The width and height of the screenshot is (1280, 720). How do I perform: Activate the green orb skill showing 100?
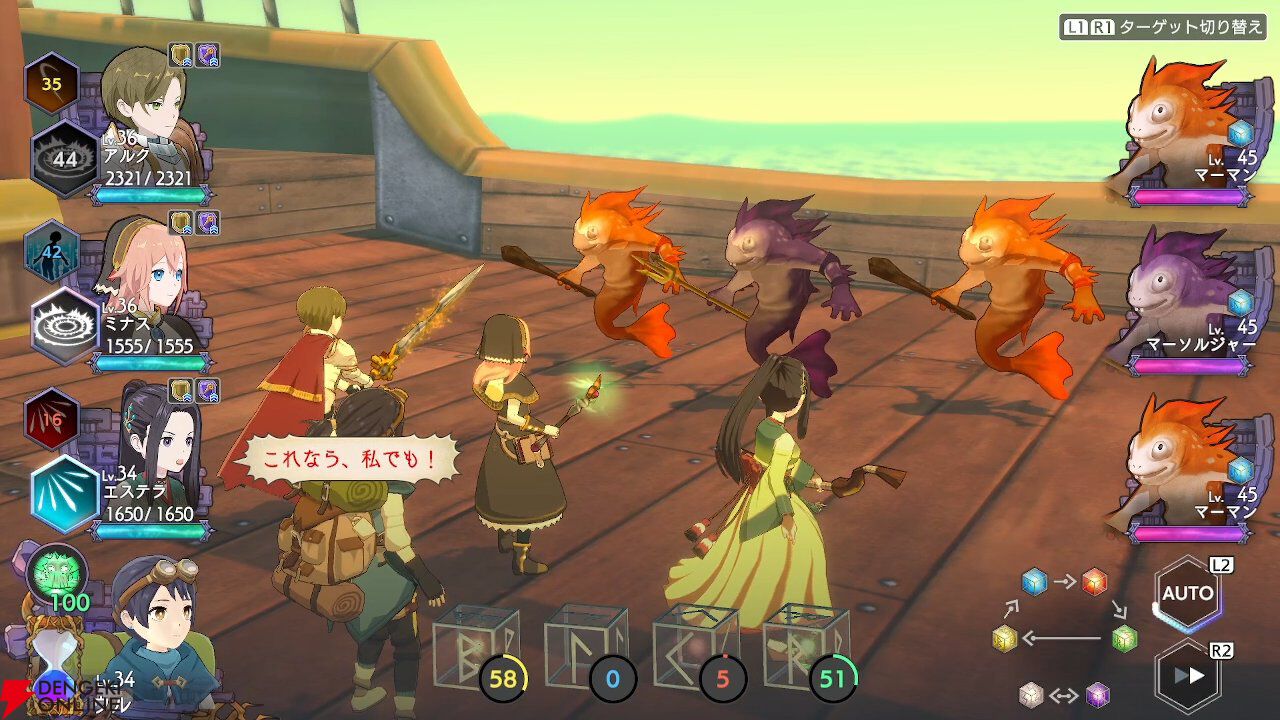[58, 575]
